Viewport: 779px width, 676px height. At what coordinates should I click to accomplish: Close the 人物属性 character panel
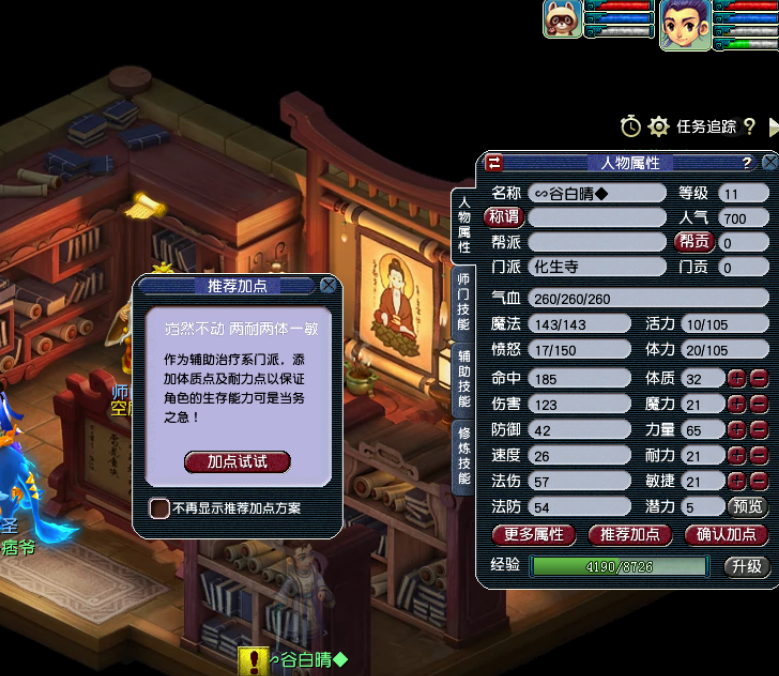769,162
